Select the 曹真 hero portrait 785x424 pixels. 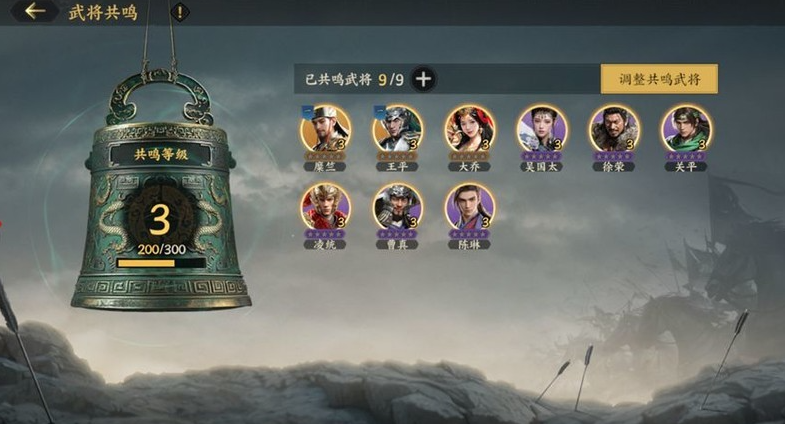(x=398, y=207)
